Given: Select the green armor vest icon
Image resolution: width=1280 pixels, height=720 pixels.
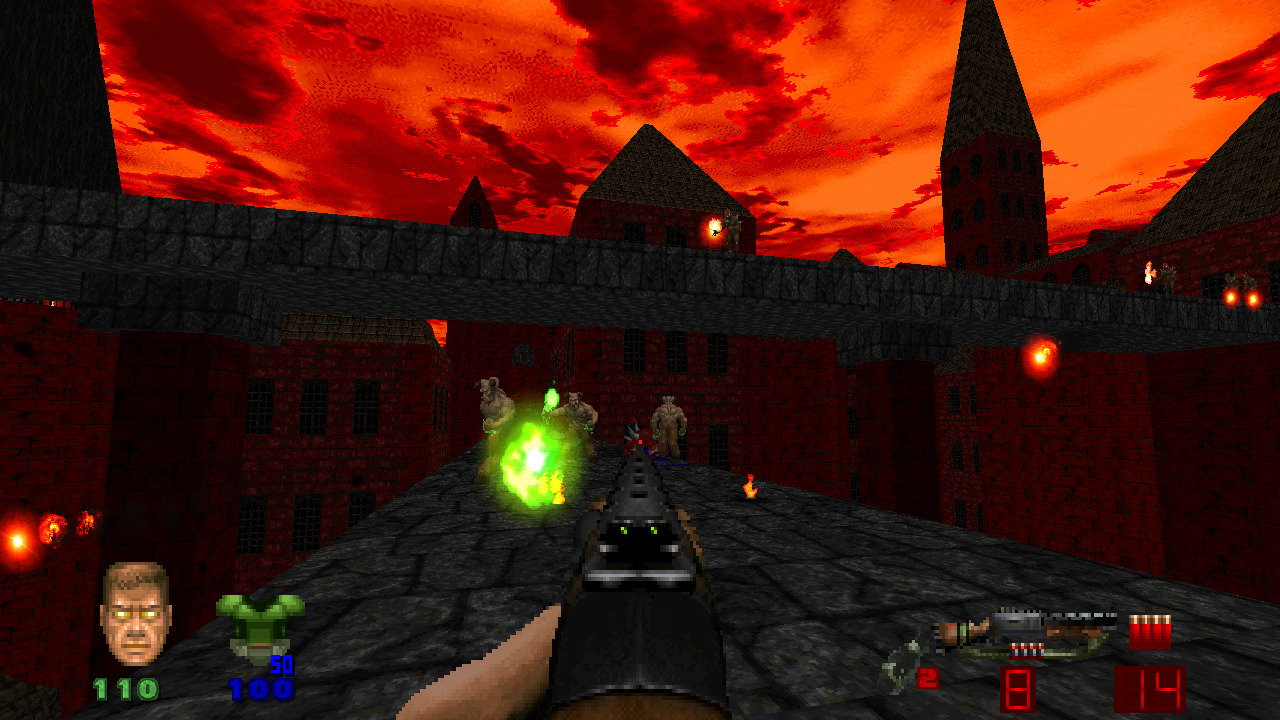Looking at the screenshot, I should point(260,624).
